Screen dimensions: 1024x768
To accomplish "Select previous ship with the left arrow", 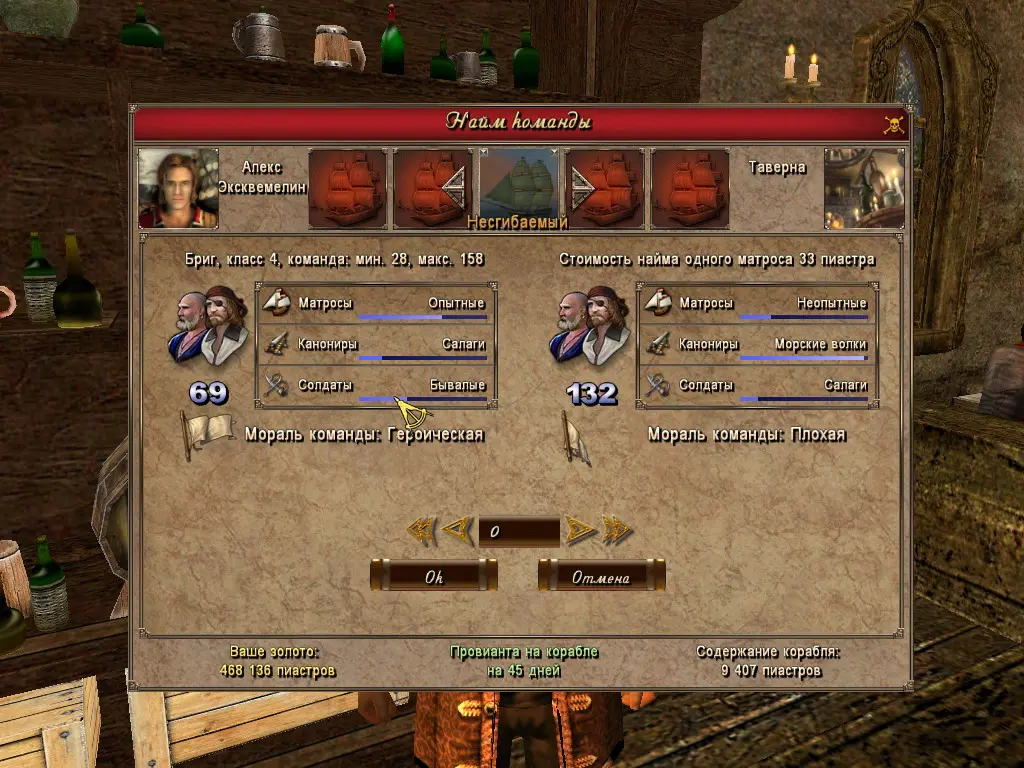I will 455,187.
